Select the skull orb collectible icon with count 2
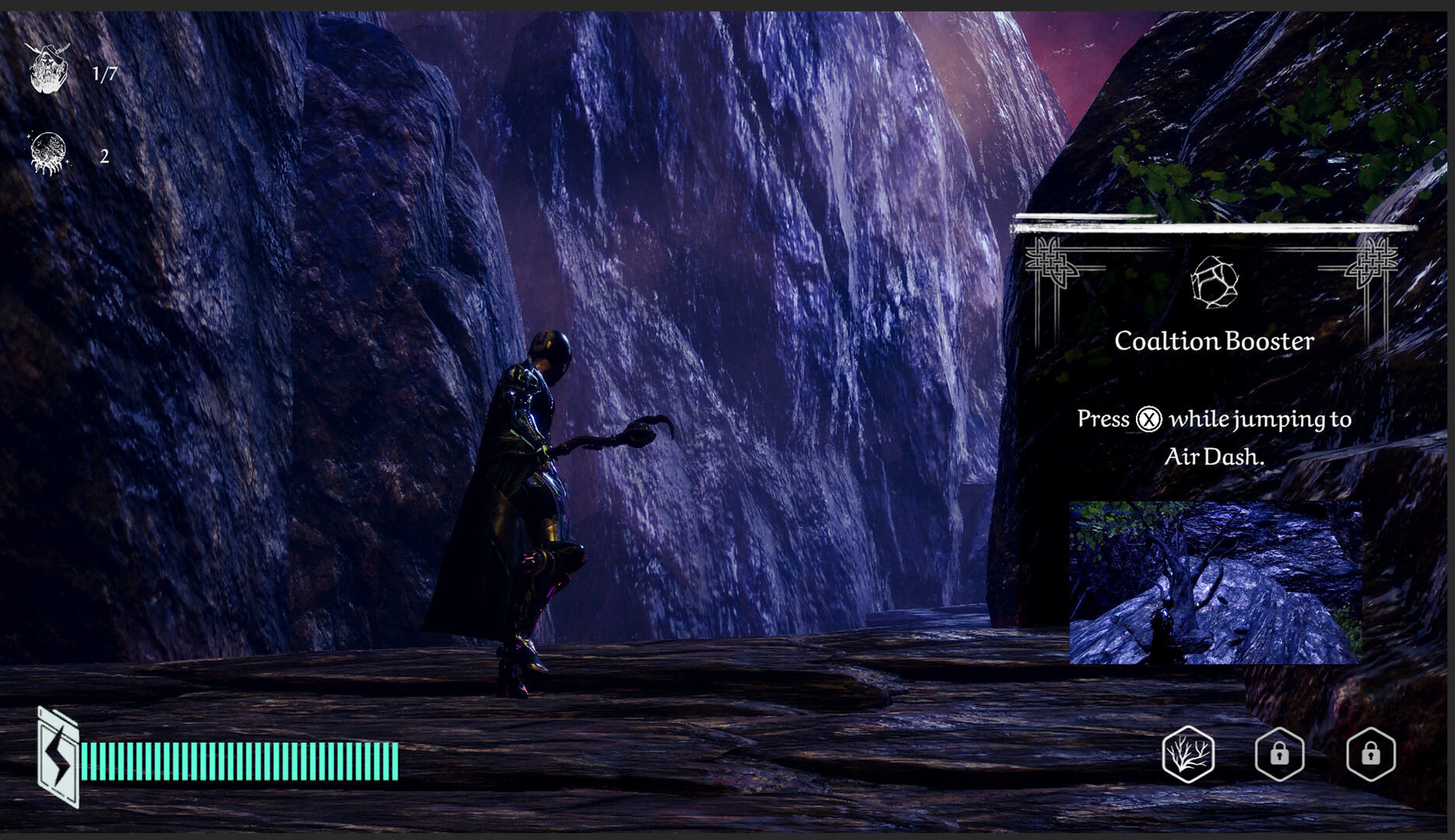This screenshot has height=840, width=1455. point(48,153)
